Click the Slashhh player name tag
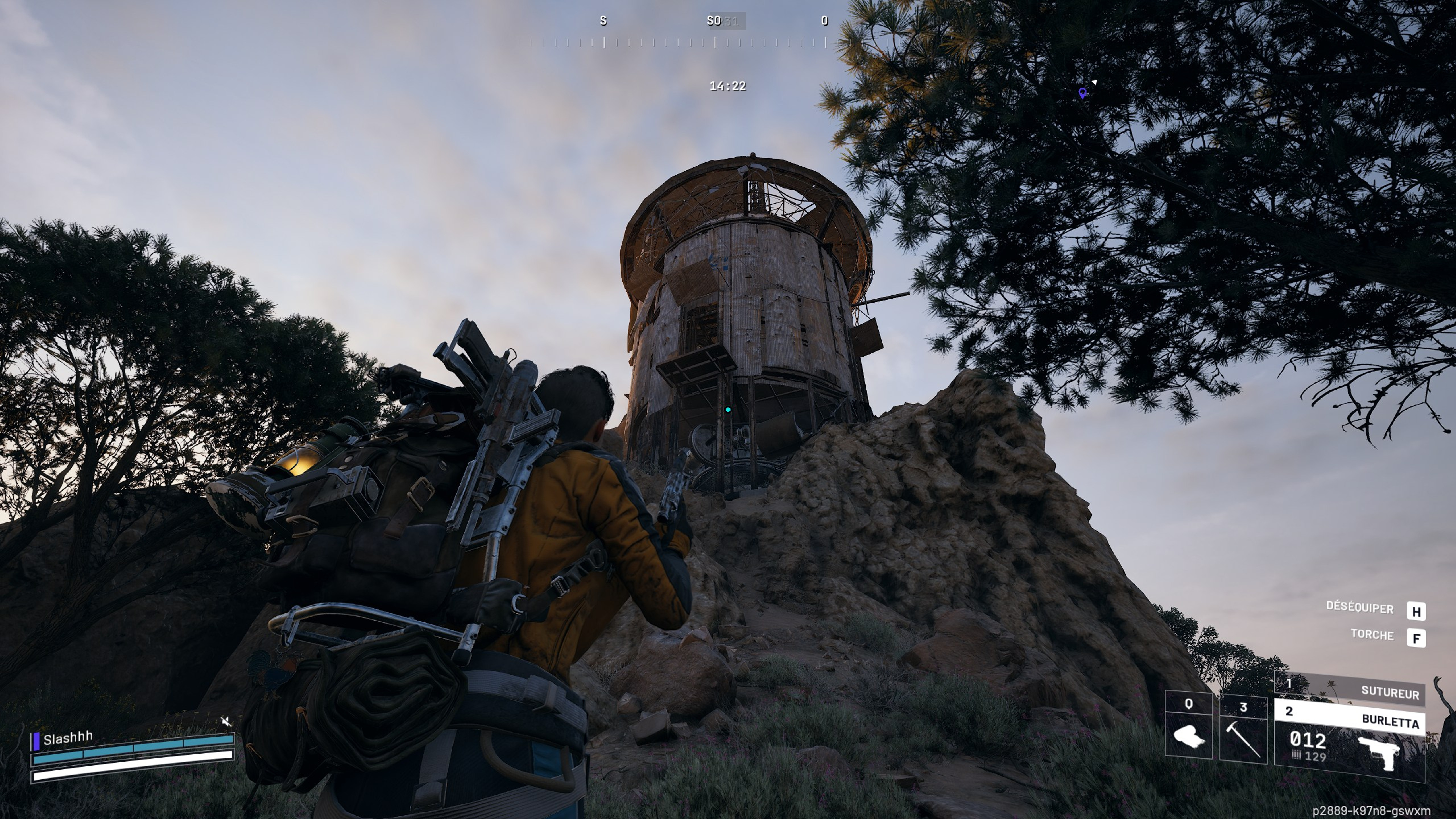Viewport: 1456px width, 819px height. 68,738
